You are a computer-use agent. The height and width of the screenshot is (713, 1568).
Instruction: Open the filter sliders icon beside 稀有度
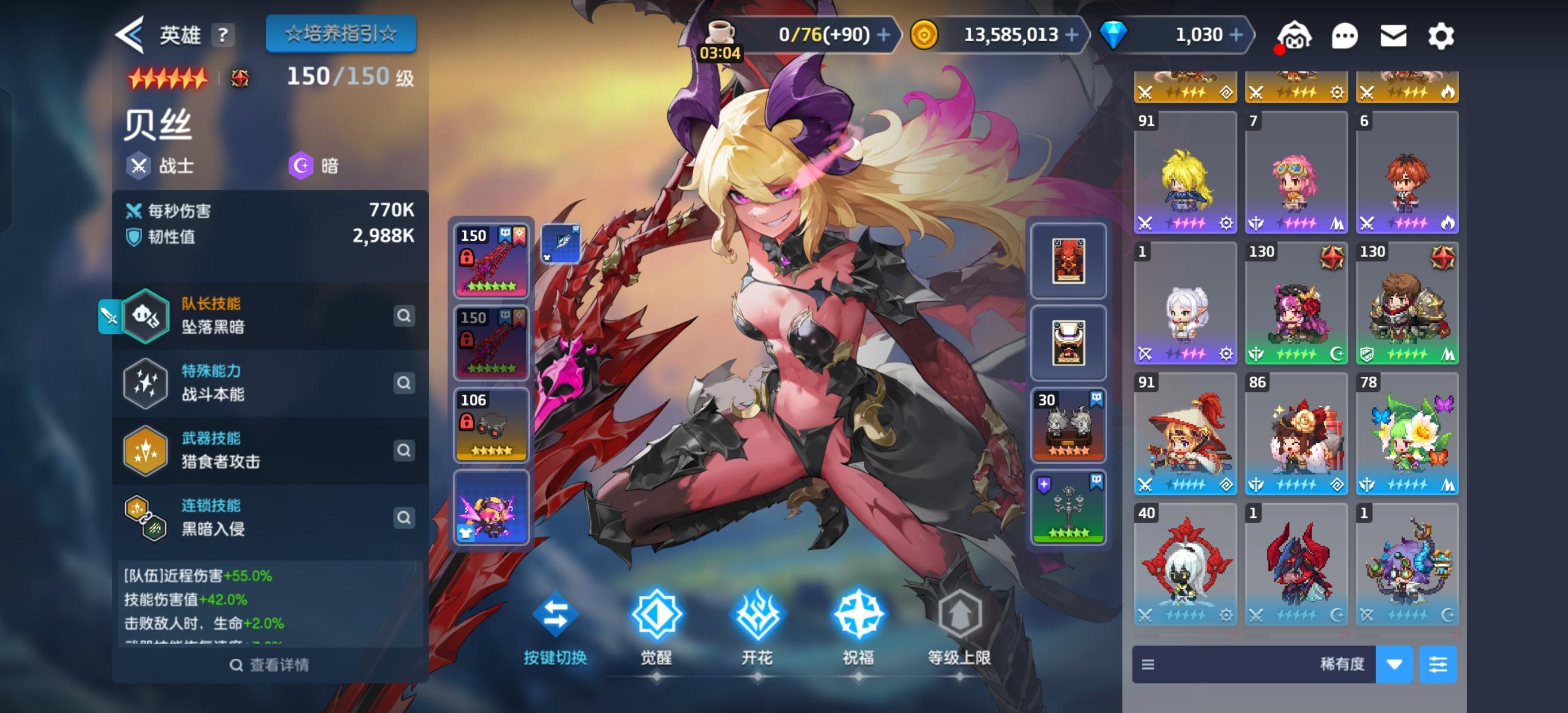(1439, 664)
